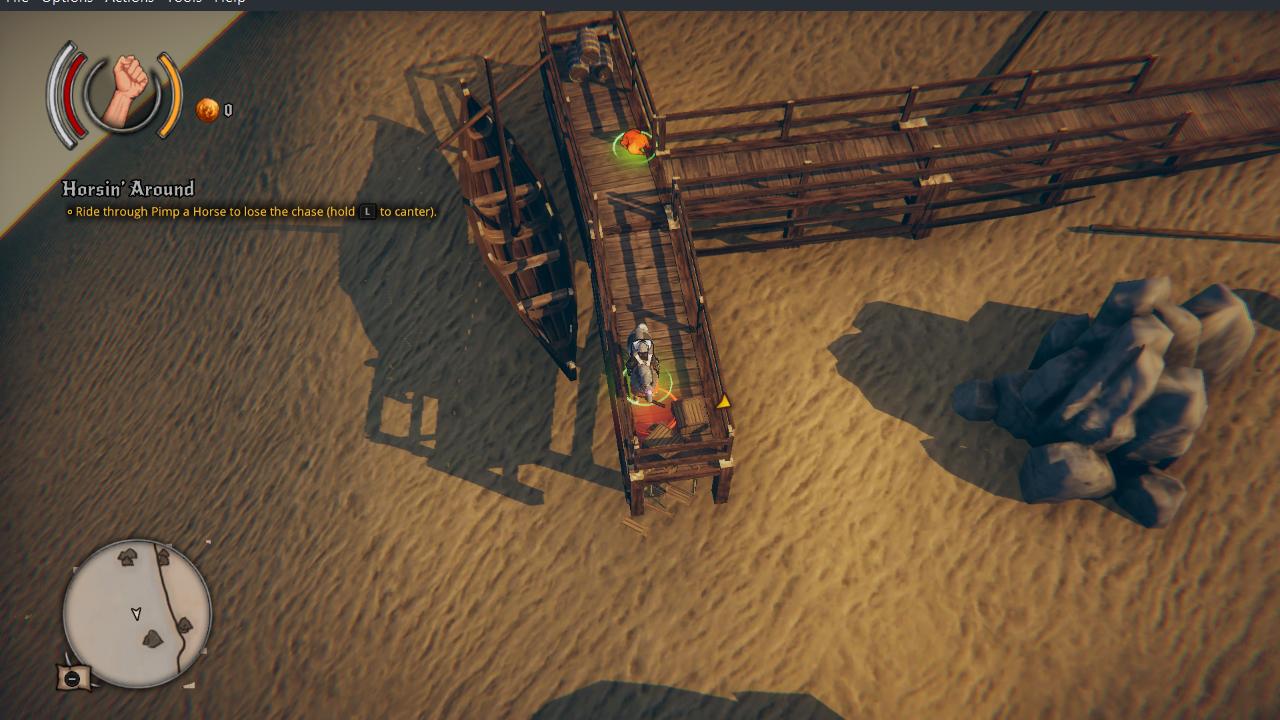Click the L button prompt in quest text
Image resolution: width=1280 pixels, height=720 pixels.
(368, 212)
